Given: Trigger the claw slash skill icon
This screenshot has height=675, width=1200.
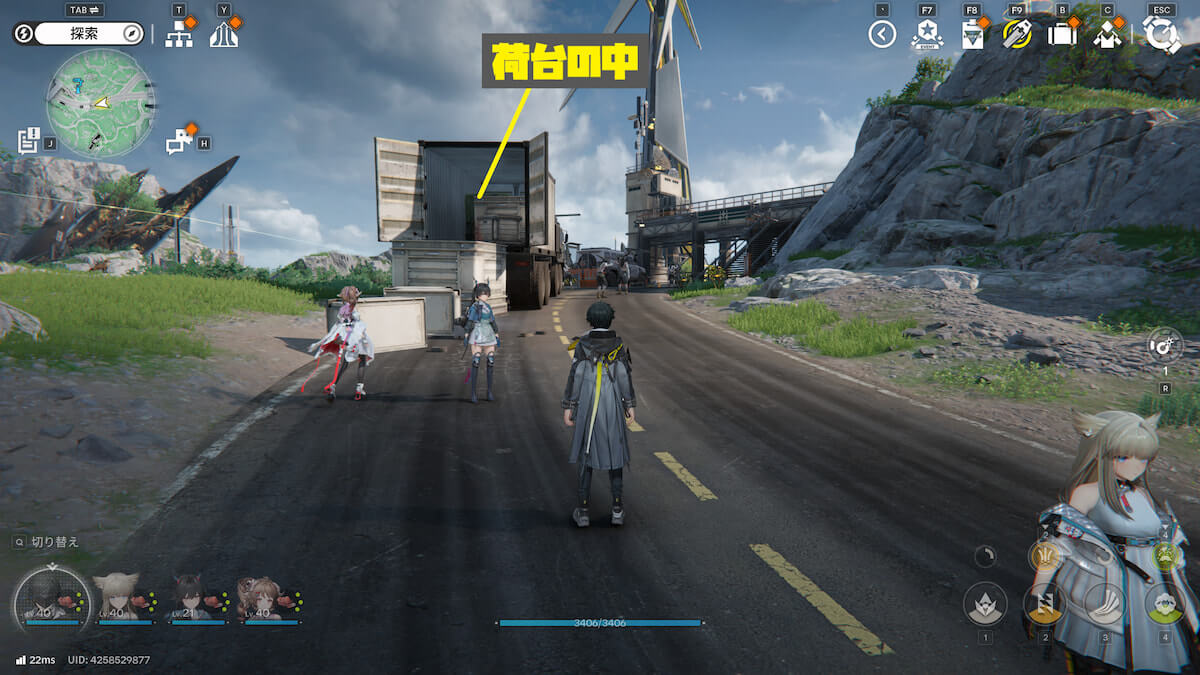Looking at the screenshot, I should point(1104,603).
